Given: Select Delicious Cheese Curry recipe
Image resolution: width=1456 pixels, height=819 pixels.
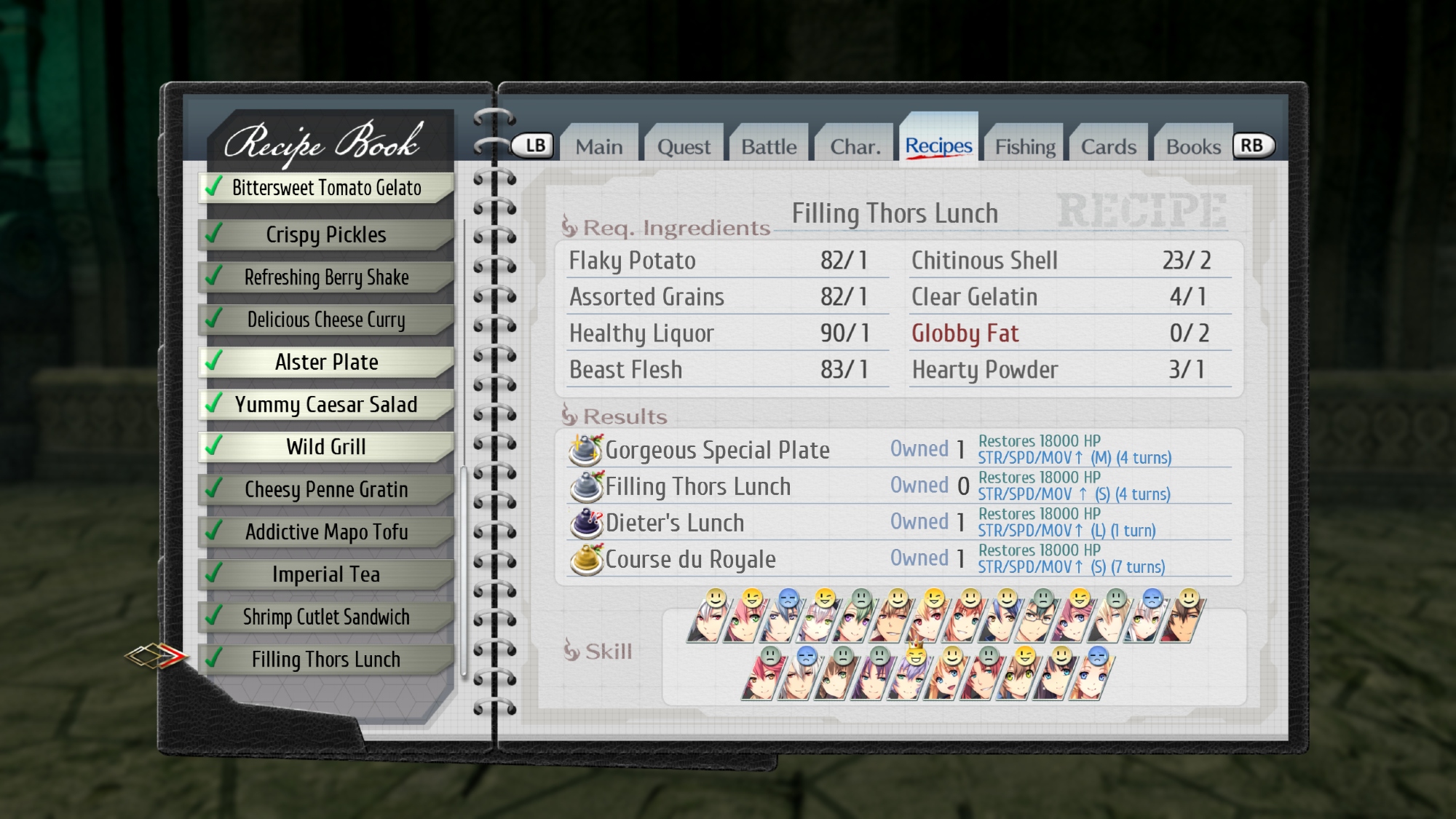Looking at the screenshot, I should pyautogui.click(x=326, y=320).
